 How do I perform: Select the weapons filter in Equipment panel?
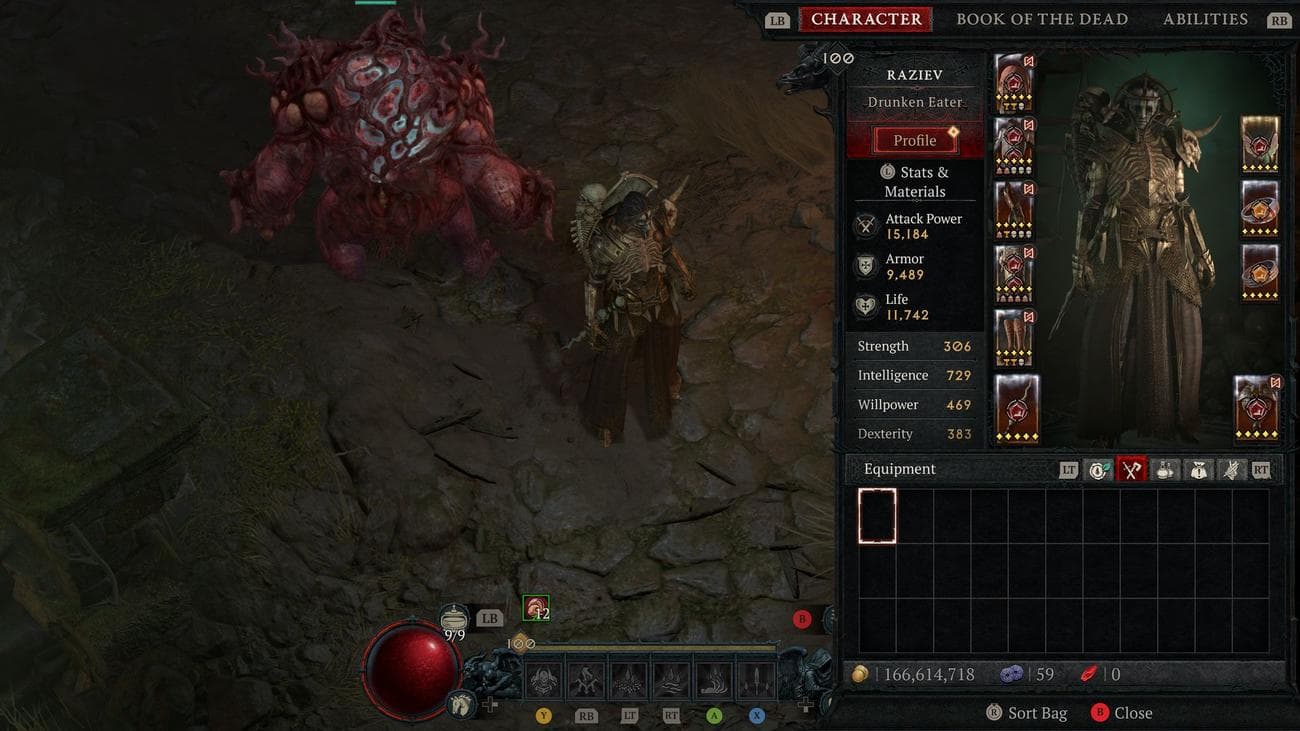[1132, 469]
